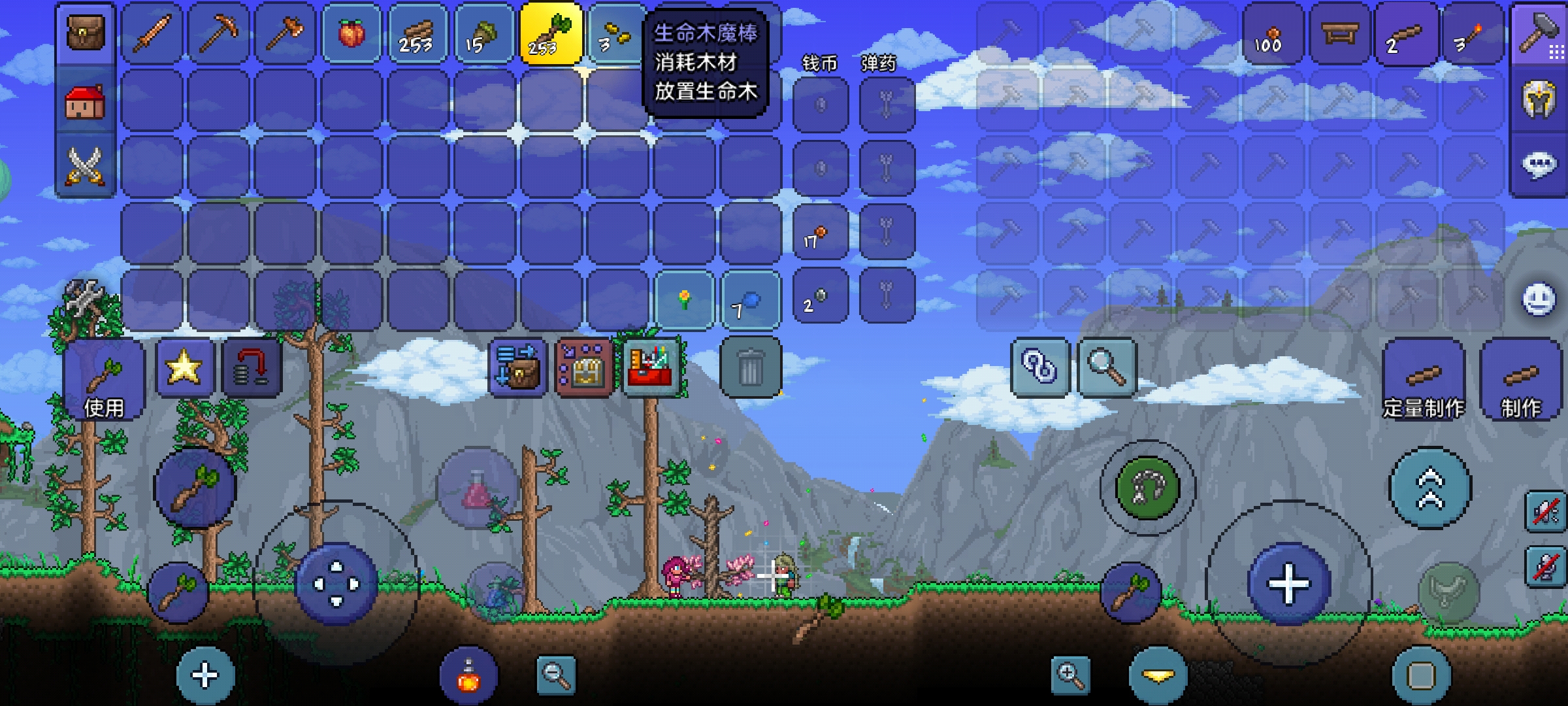This screenshot has height=706, width=1568.
Task: Open the armor helmet equipment tab
Action: click(x=1539, y=100)
